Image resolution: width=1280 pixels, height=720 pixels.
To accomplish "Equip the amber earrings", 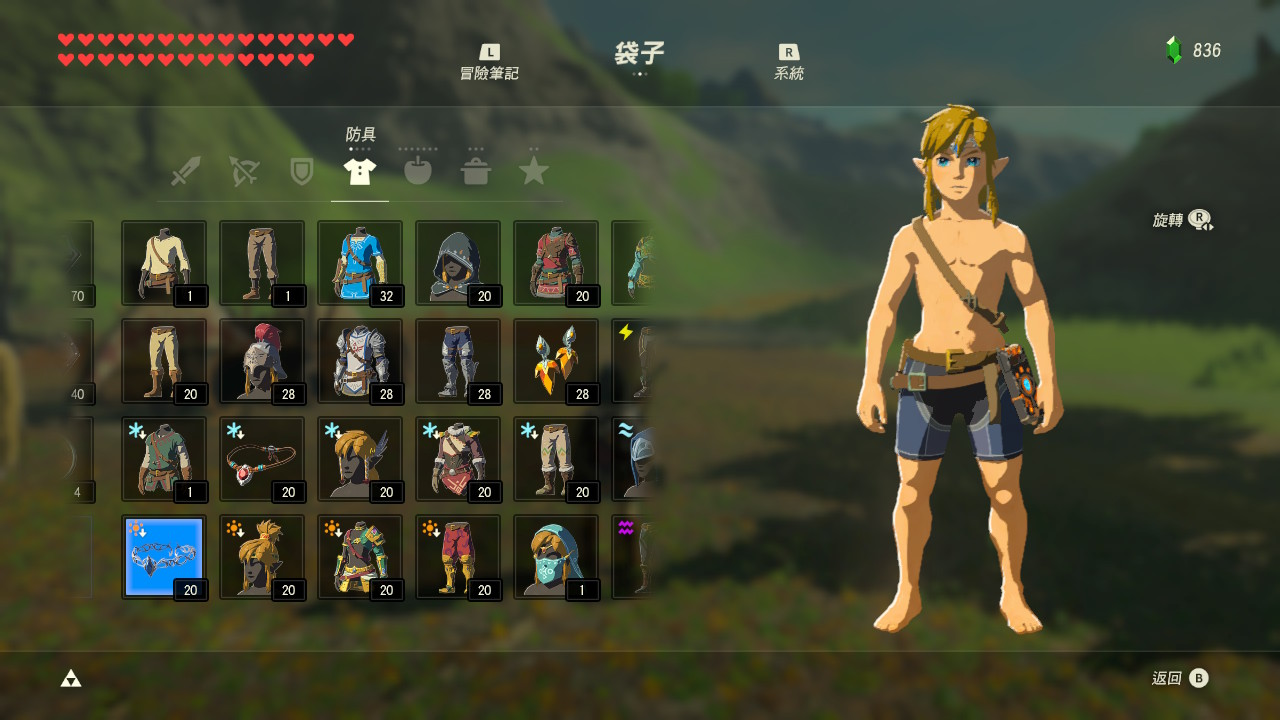I will point(556,361).
